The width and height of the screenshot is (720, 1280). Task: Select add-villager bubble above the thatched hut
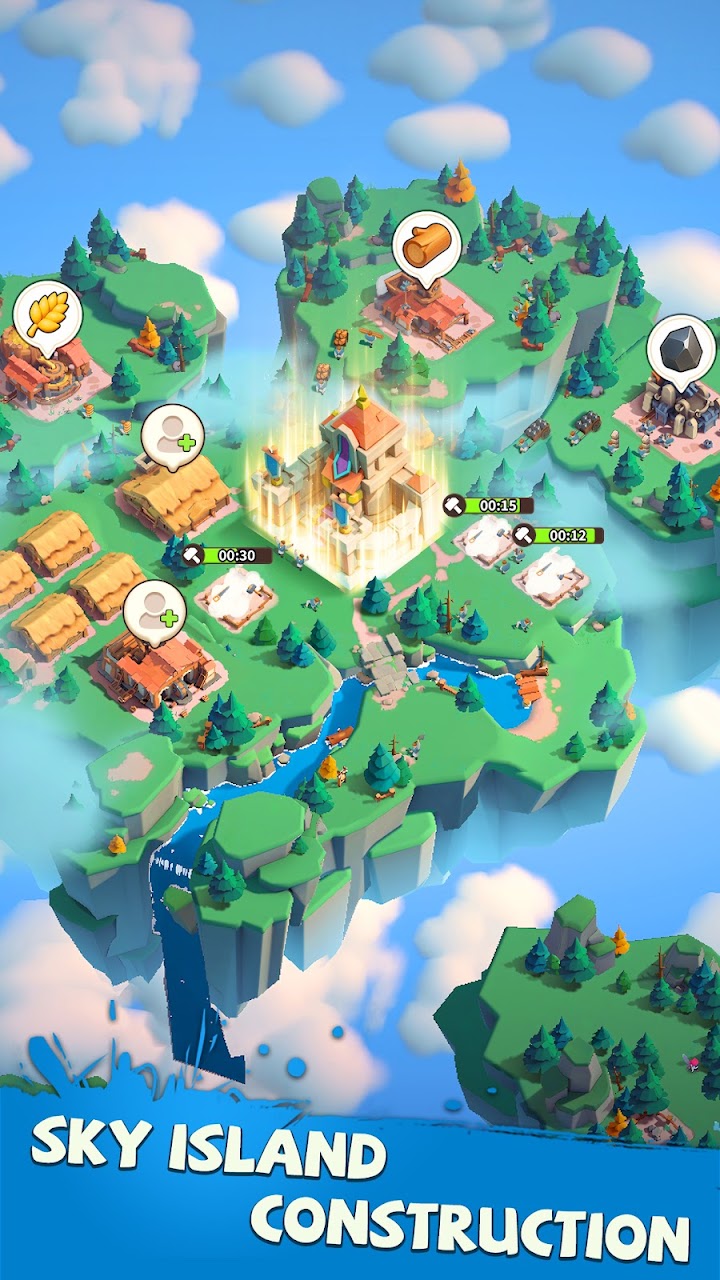172,437
